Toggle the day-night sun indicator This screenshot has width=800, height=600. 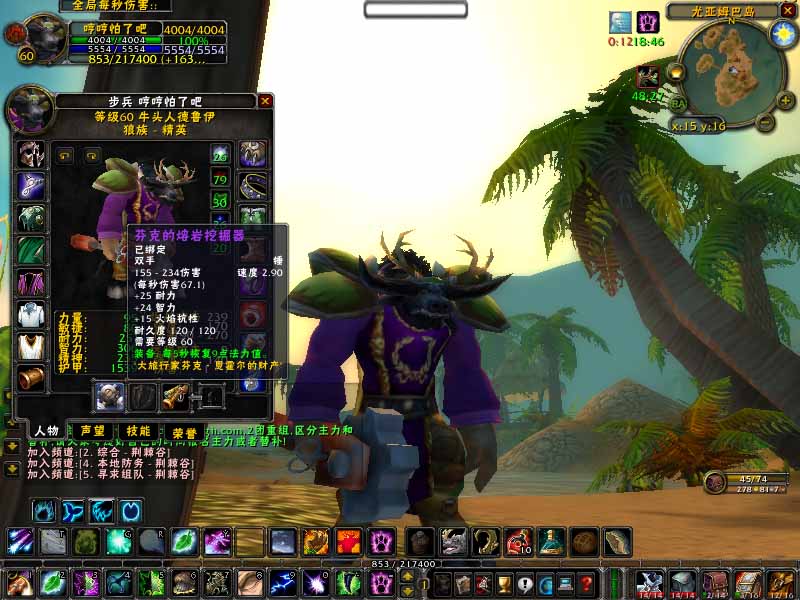click(x=781, y=33)
